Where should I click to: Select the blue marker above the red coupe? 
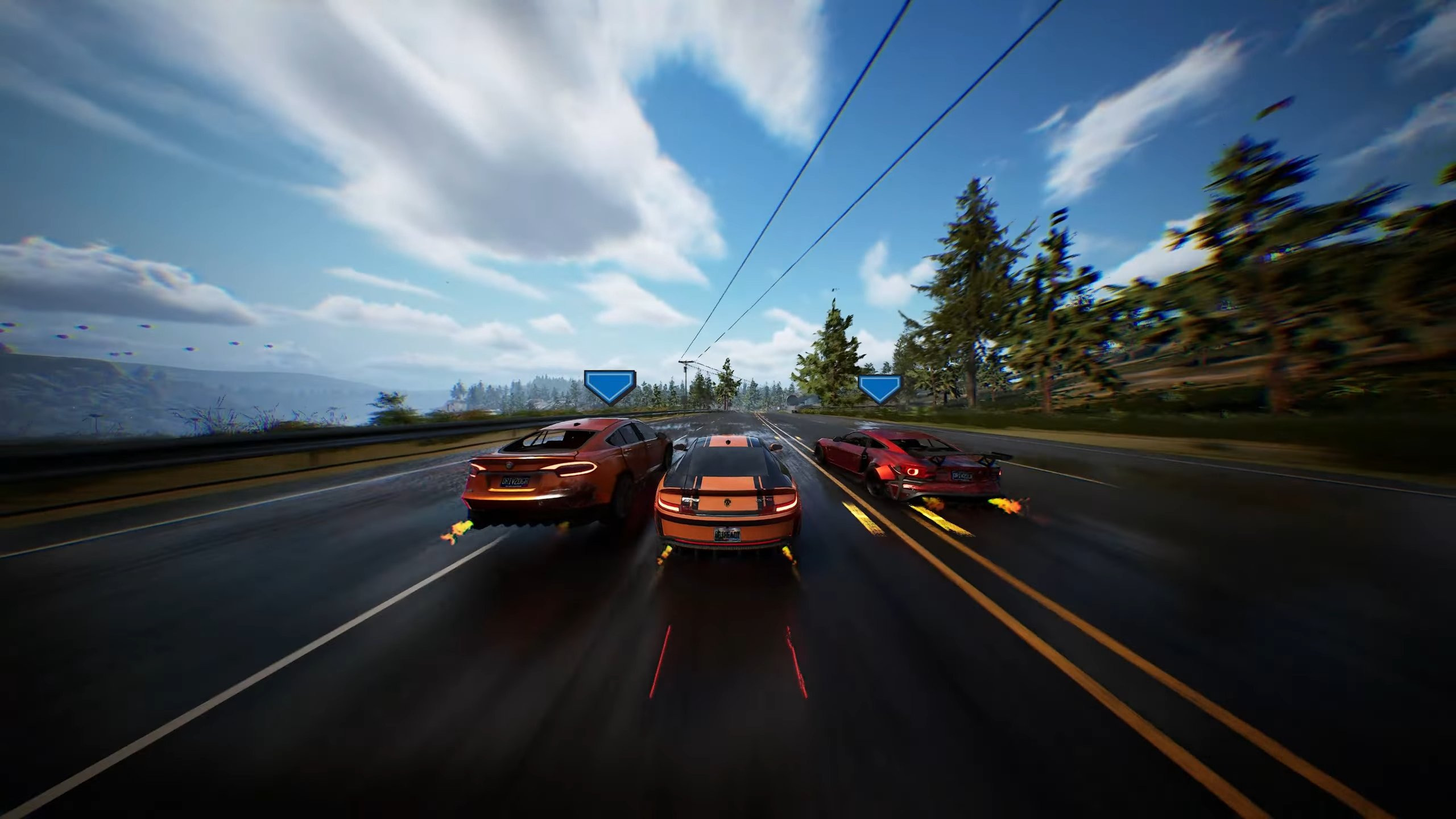point(879,388)
